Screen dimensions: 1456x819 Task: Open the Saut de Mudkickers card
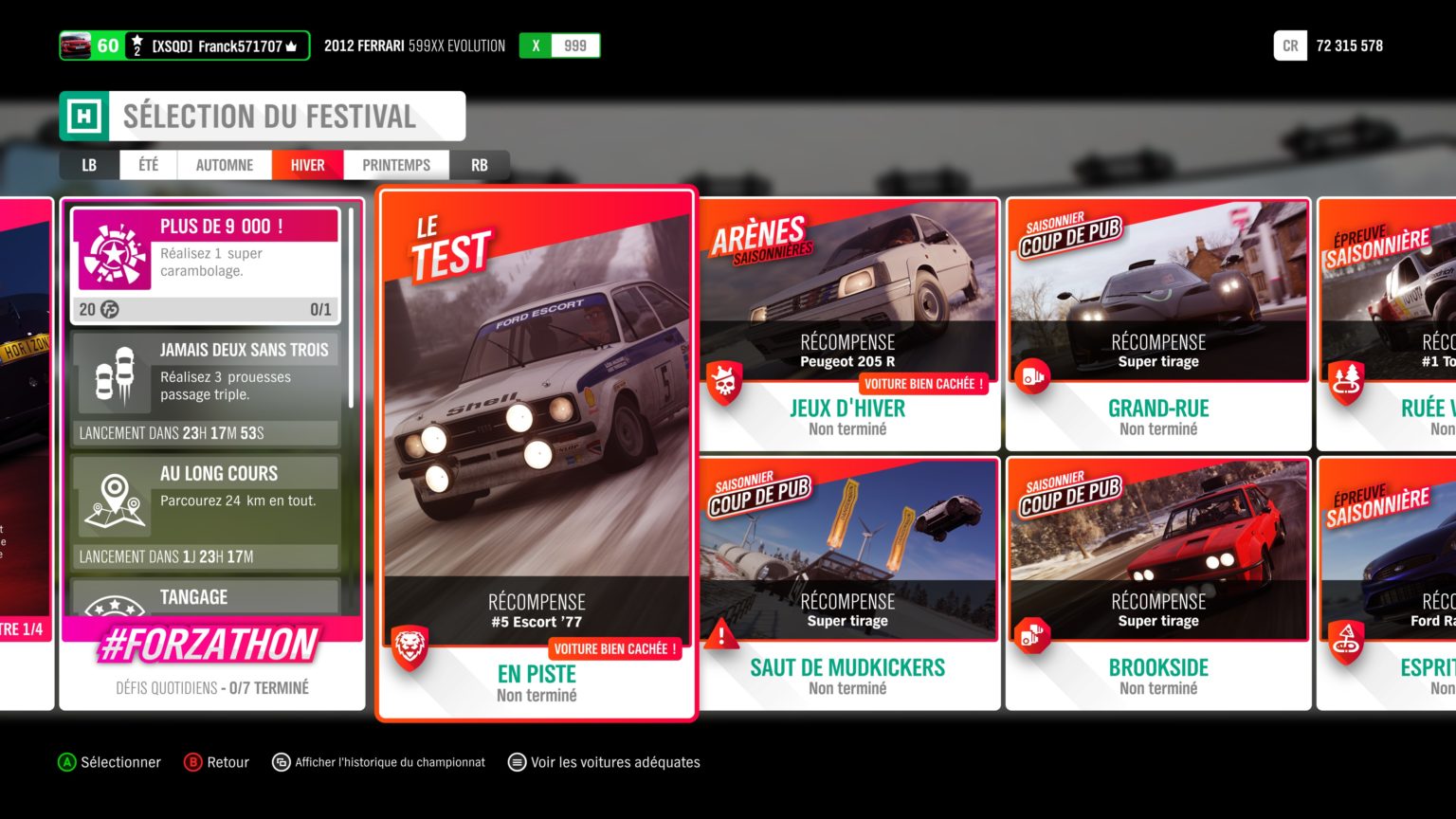click(848, 583)
